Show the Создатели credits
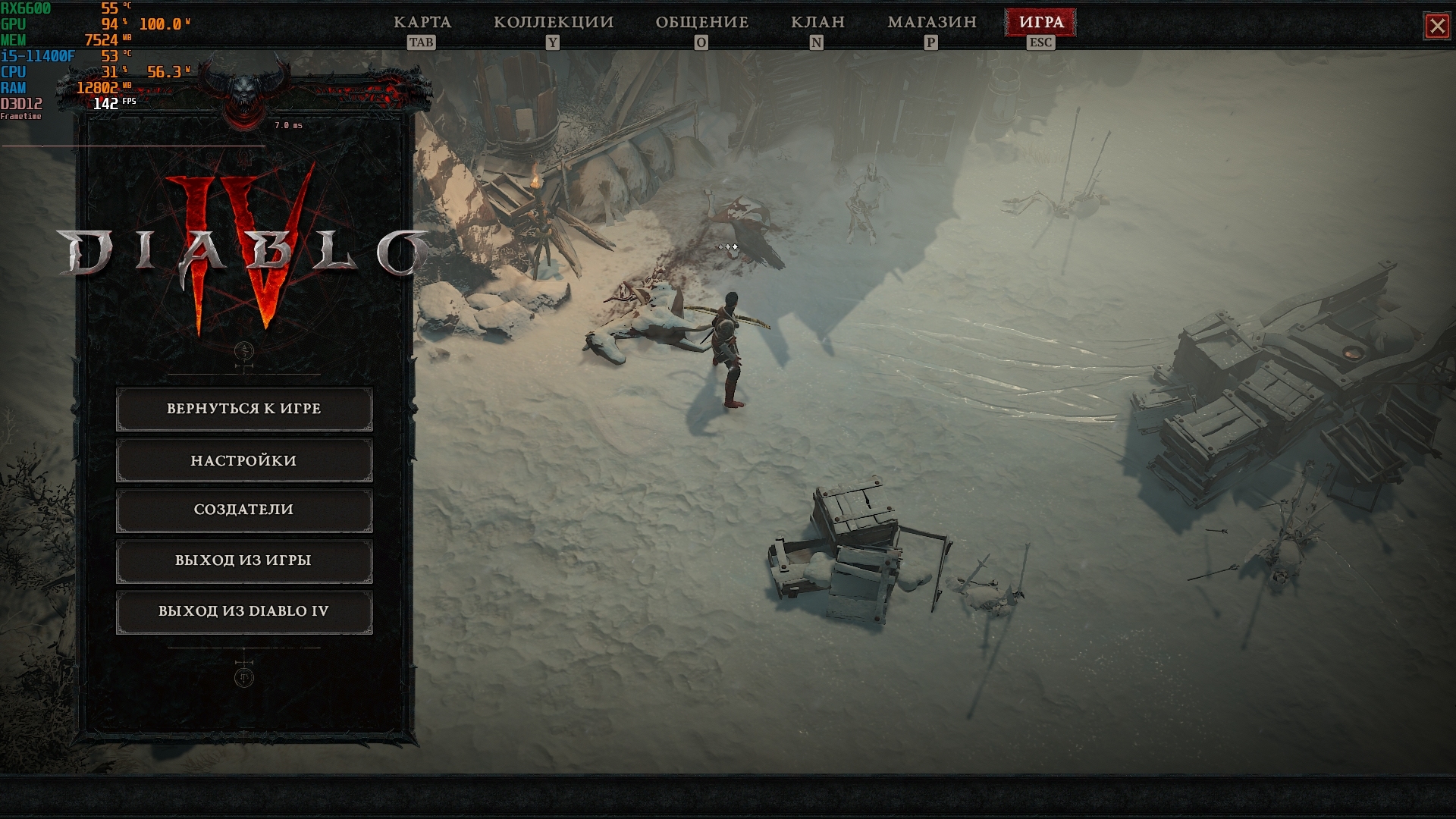 pos(244,510)
